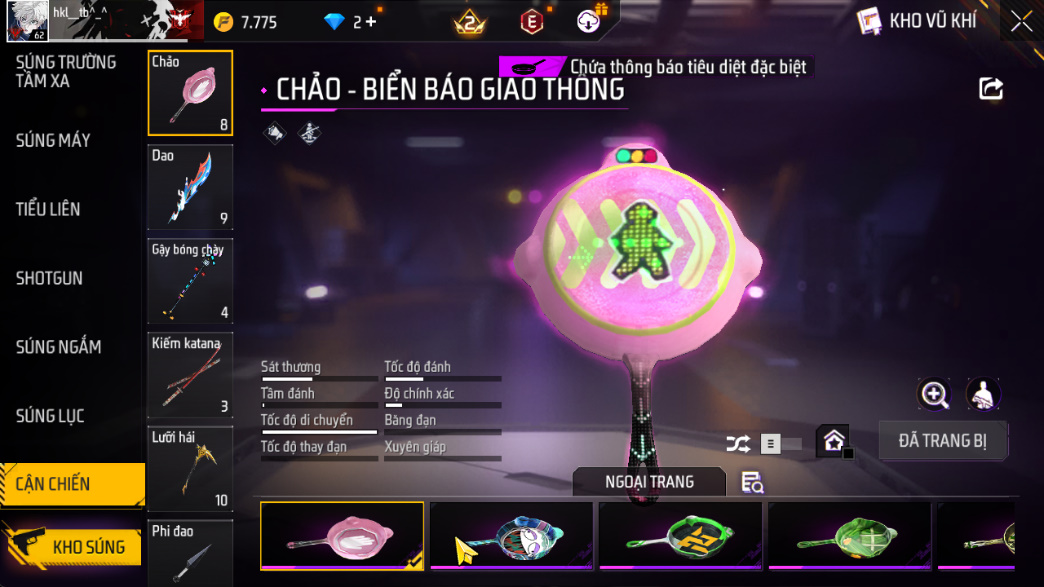This screenshot has height=587, width=1044.
Task: Choose the Gậy bóng chày weapon
Action: coord(190,281)
